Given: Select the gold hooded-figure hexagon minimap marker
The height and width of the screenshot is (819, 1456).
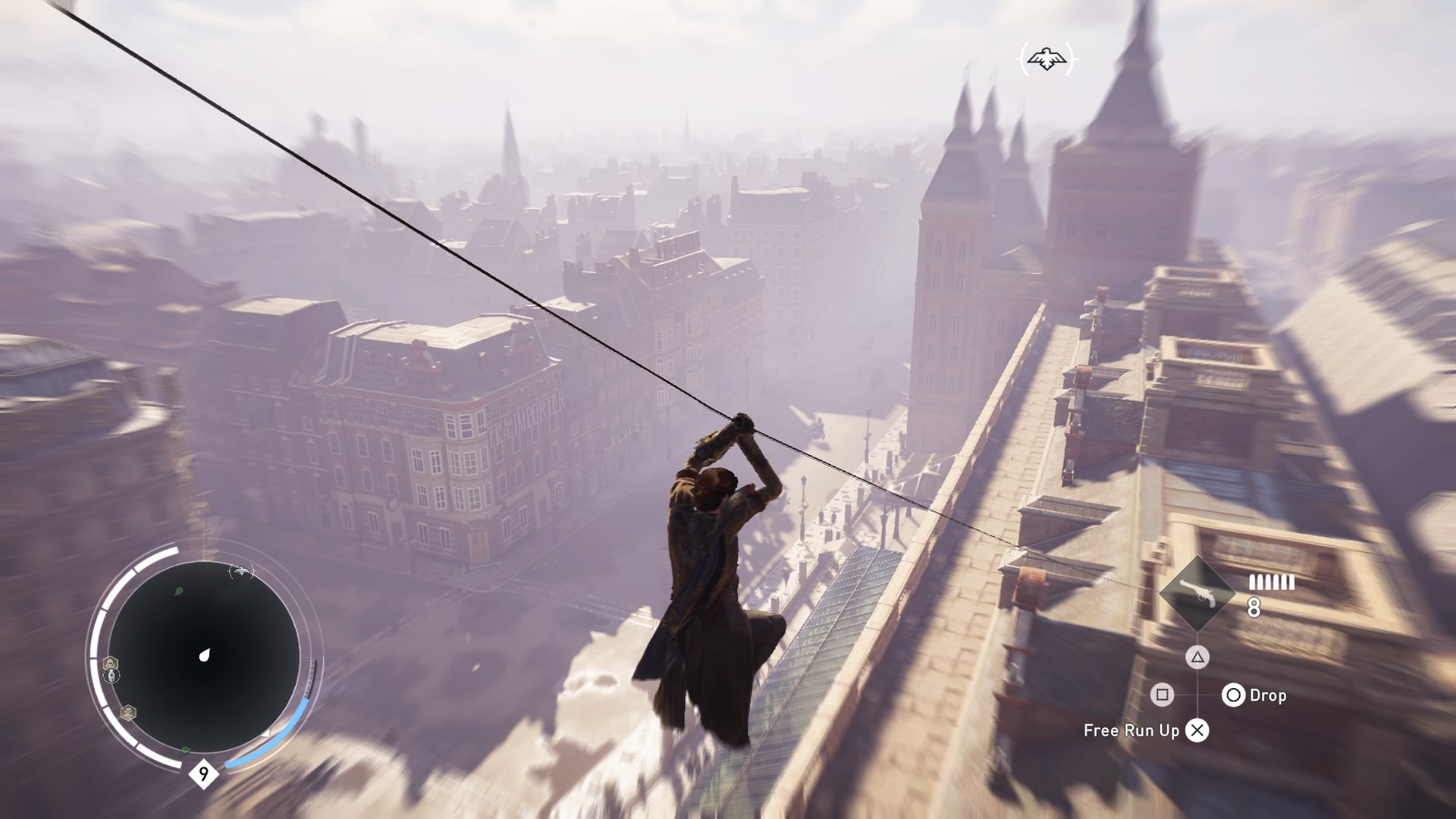Looking at the screenshot, I should (x=111, y=664).
